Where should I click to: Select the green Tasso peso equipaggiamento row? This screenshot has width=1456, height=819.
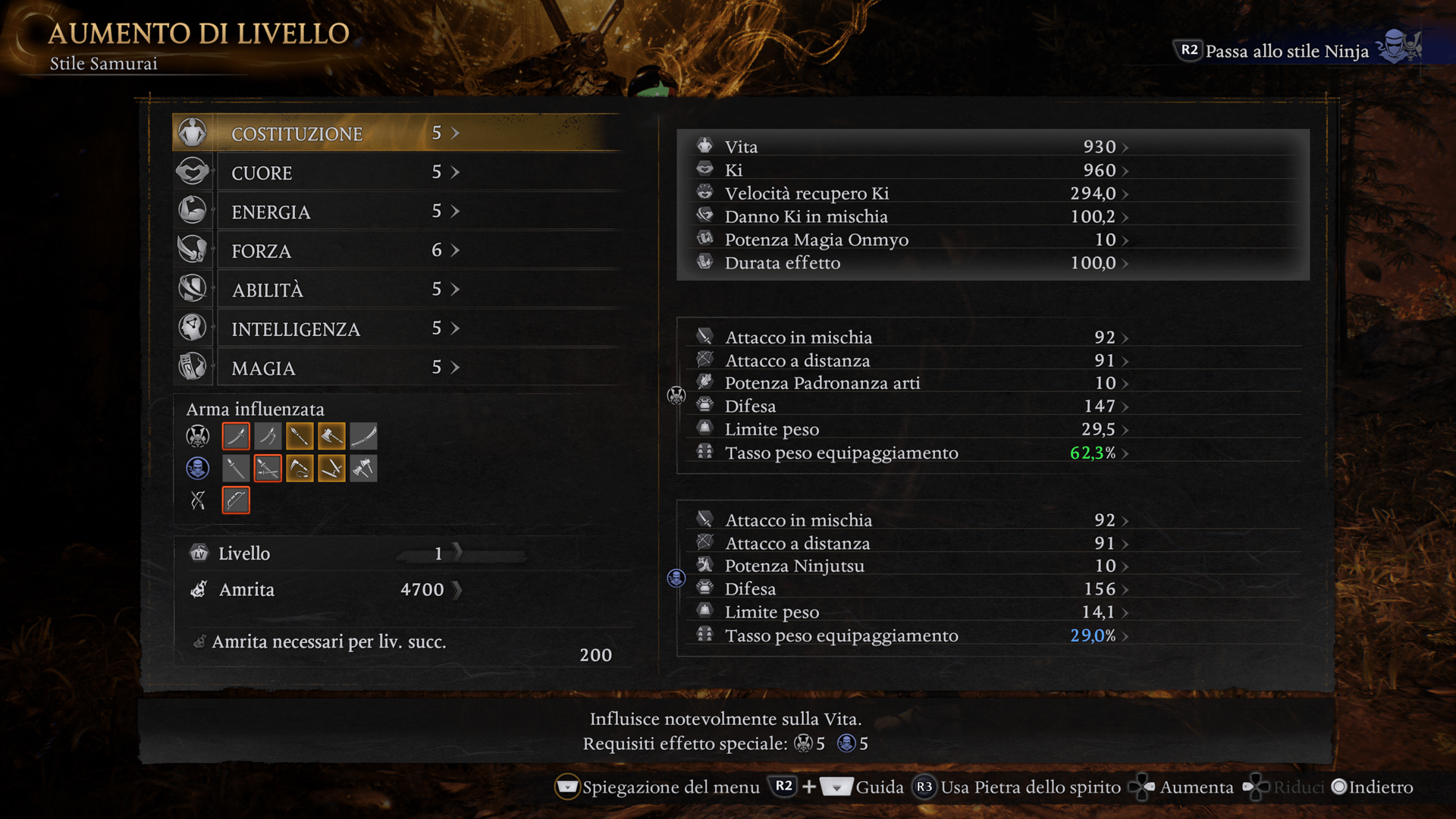point(910,453)
